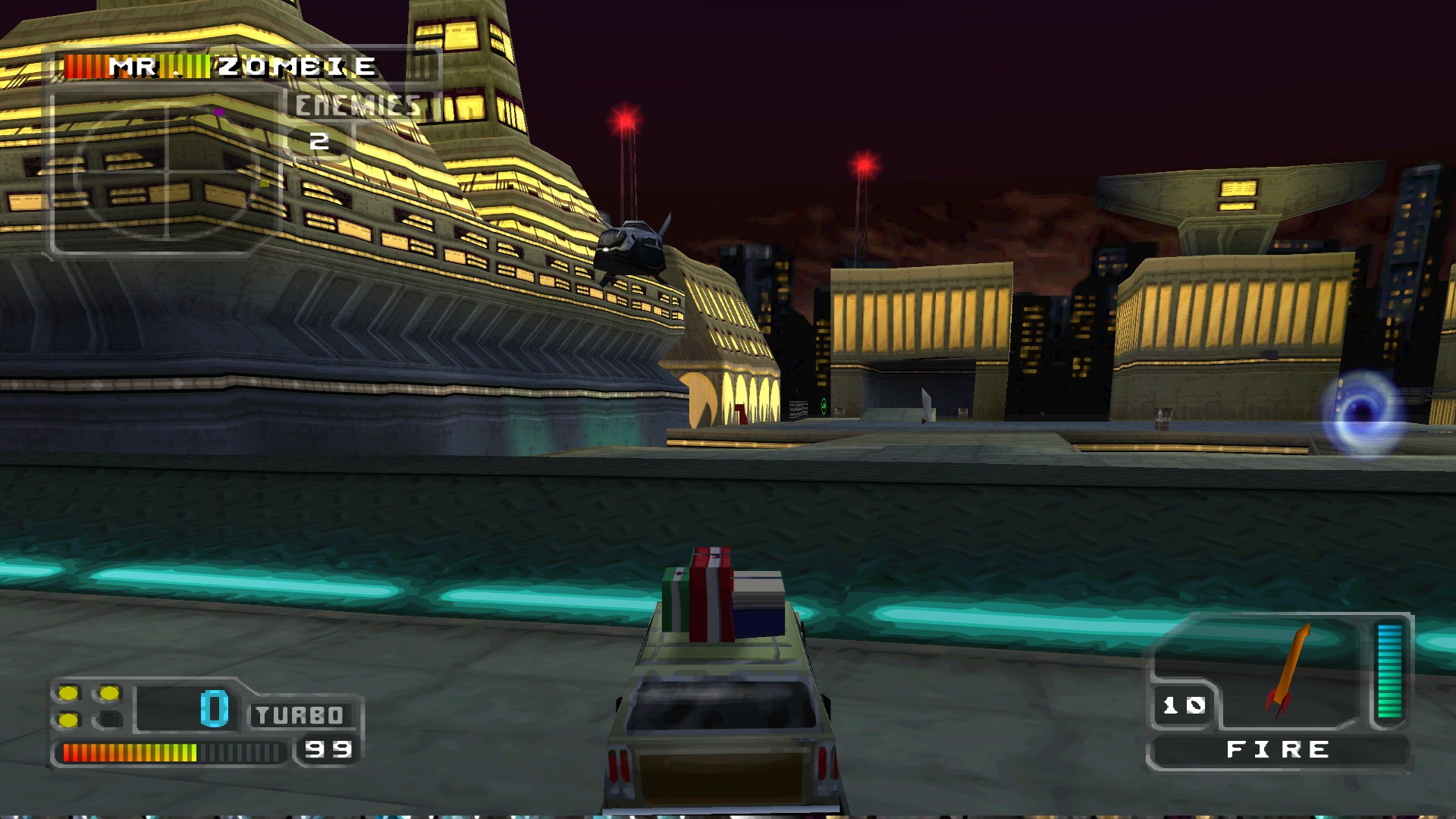Toggle the magenta blip on the radar
Image resolution: width=1456 pixels, height=819 pixels.
218,111
